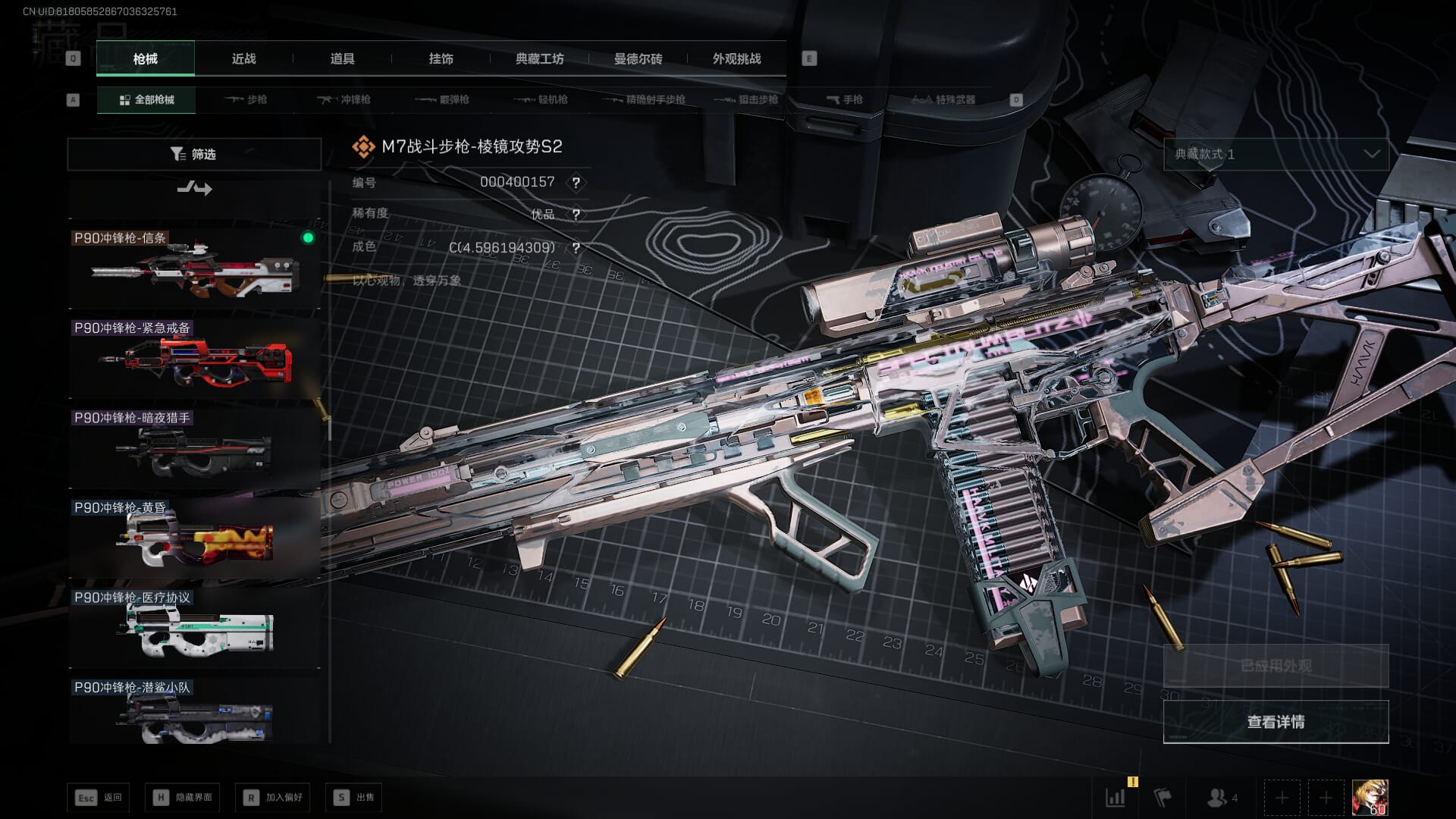1456x819 pixels.
Task: Open the player avatar profile
Action: [x=1370, y=798]
